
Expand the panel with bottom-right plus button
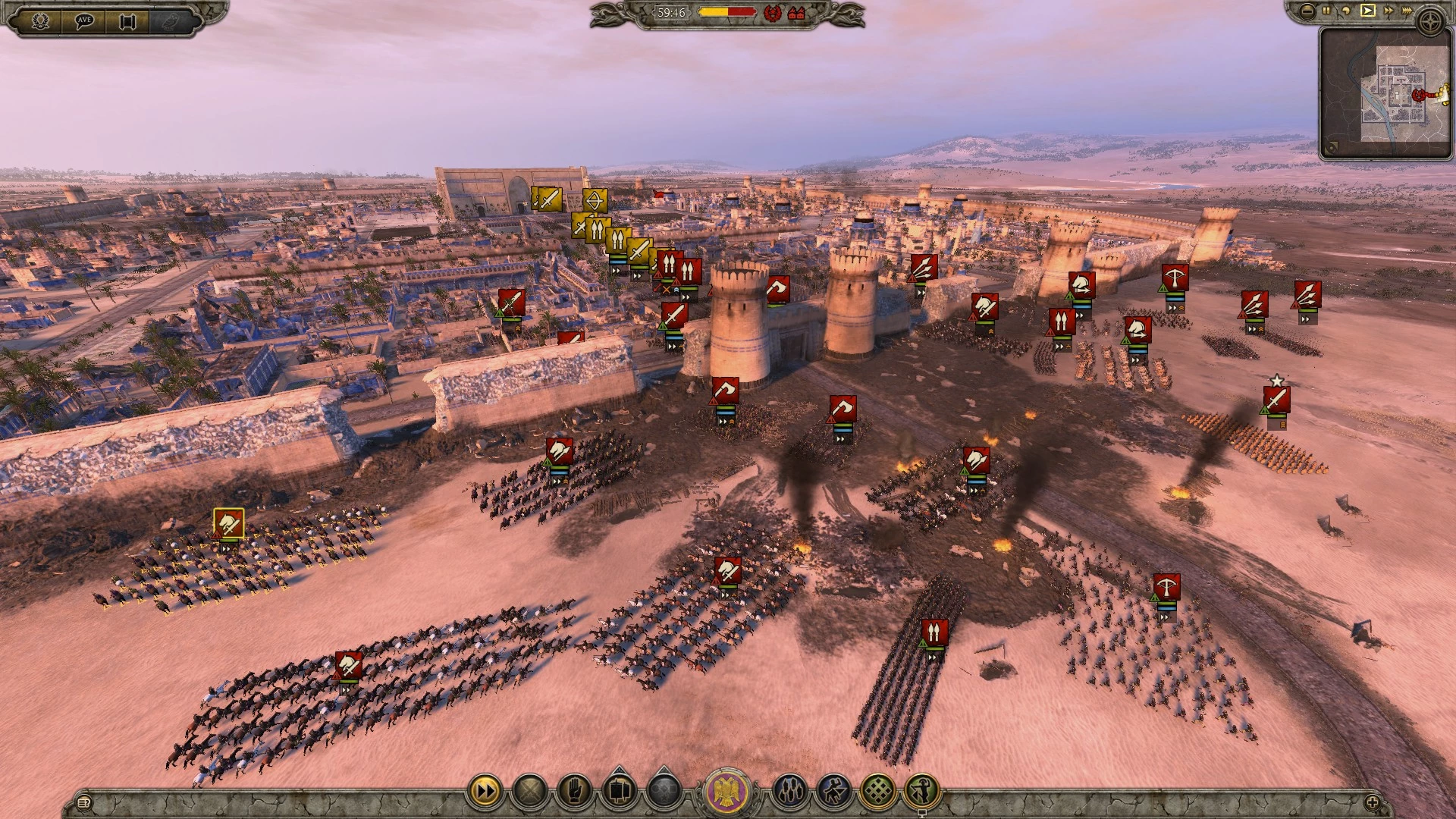tap(1372, 802)
